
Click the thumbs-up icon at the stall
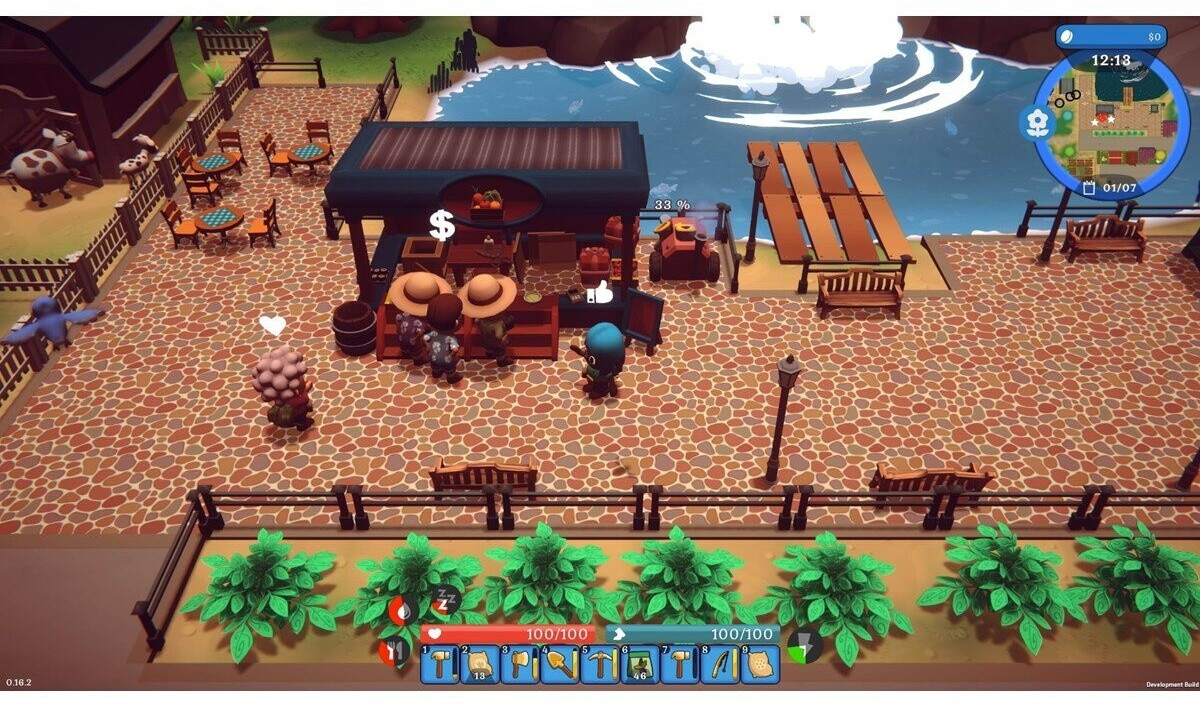pyautogui.click(x=600, y=292)
